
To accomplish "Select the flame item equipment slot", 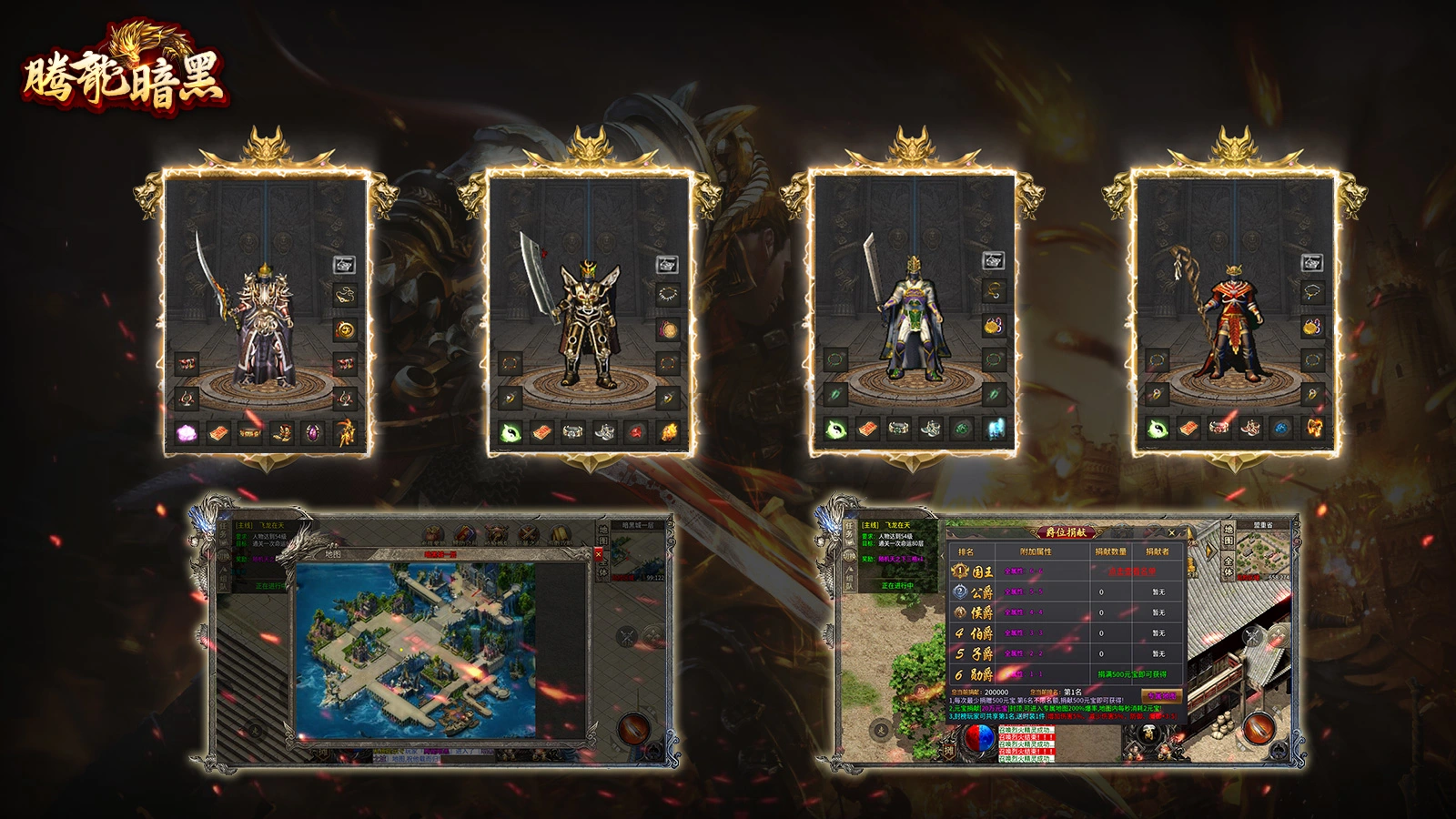I will (668, 432).
